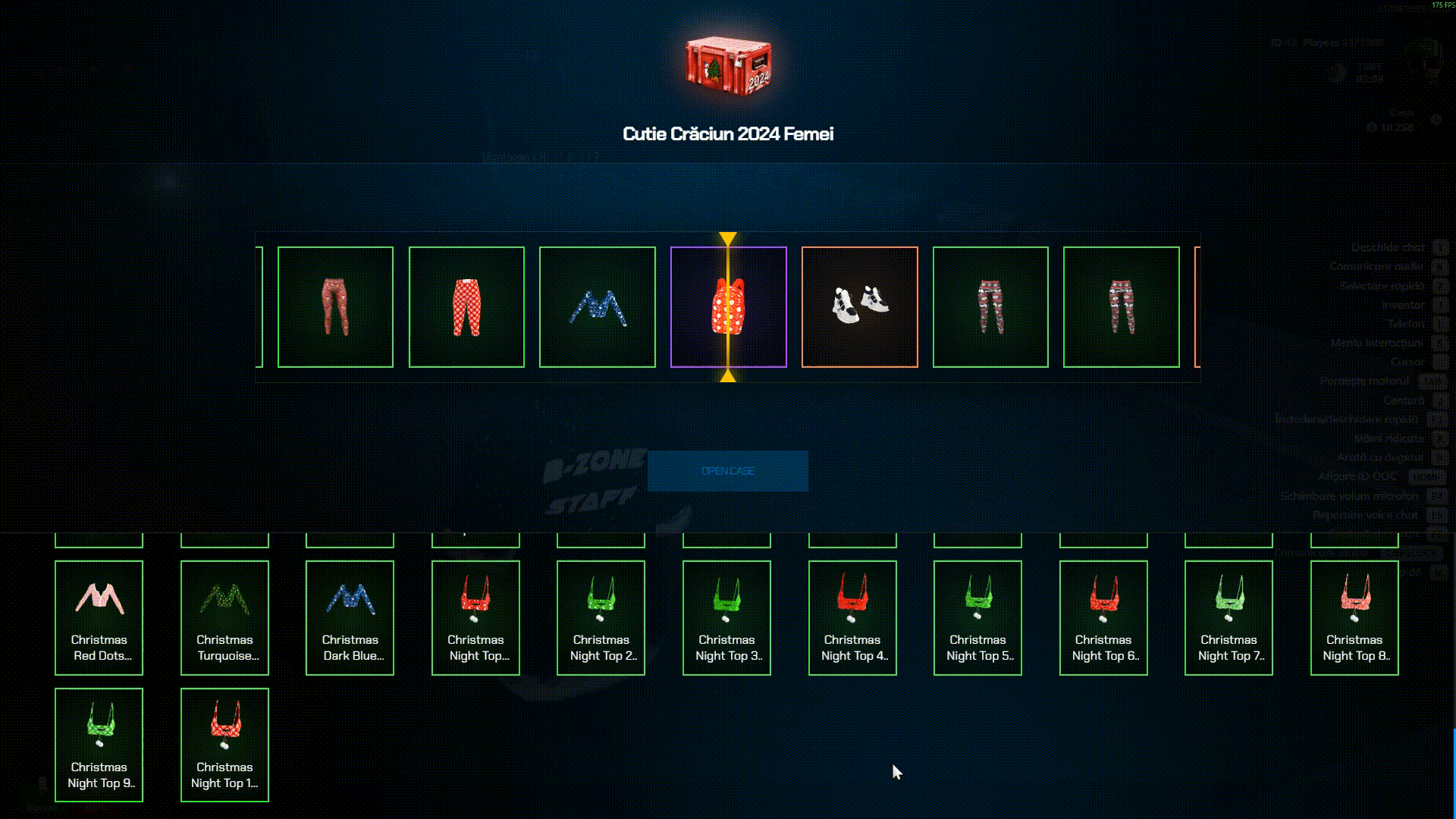Select the Christmas Night Top 9 card

tap(99, 745)
